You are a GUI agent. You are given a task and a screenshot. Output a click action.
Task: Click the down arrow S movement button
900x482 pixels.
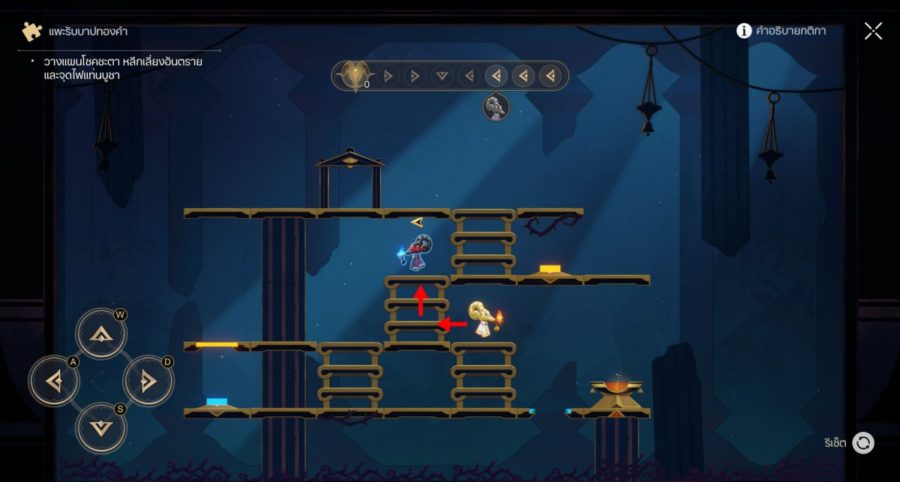tap(101, 427)
